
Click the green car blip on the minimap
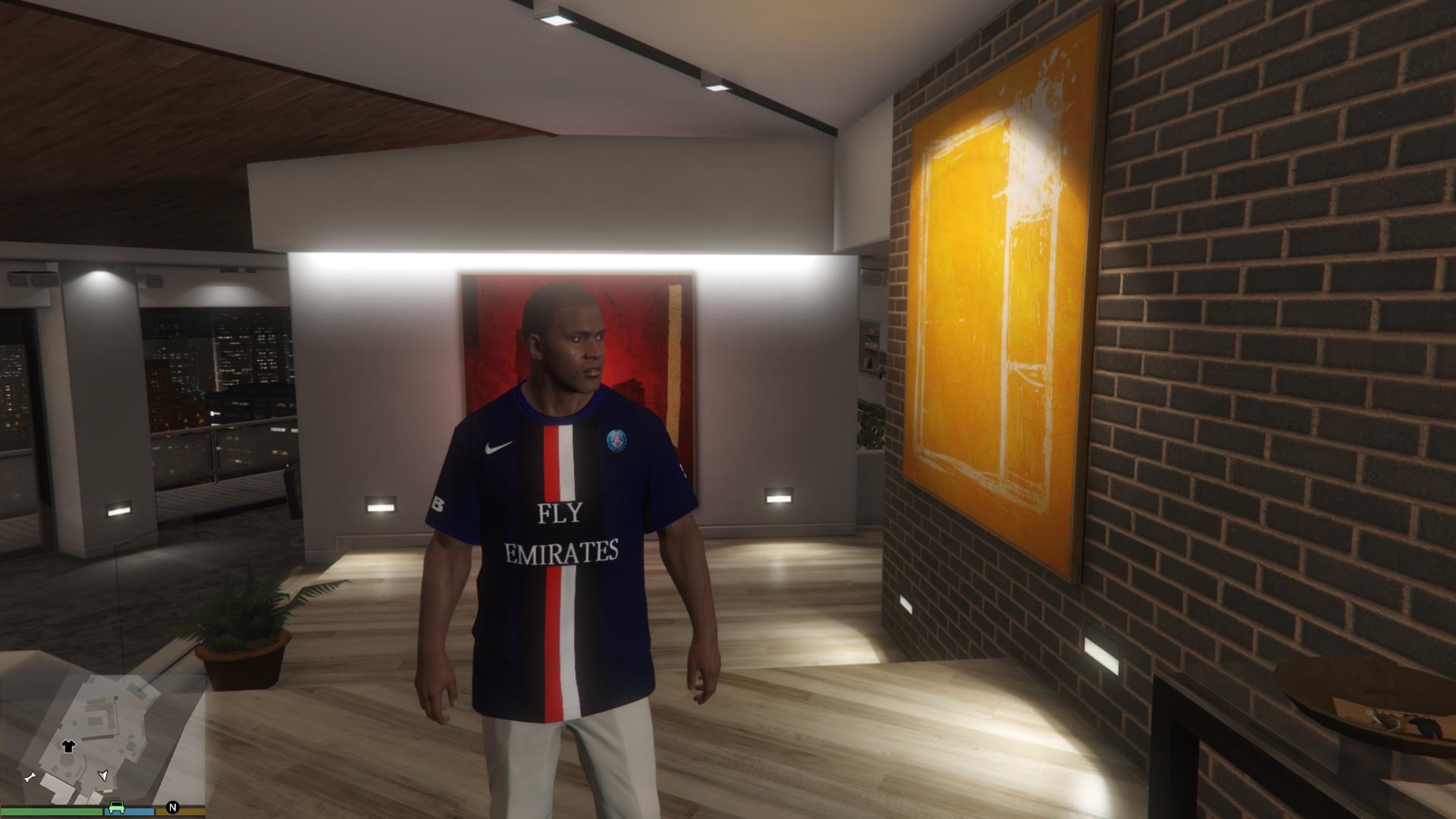pyautogui.click(x=116, y=807)
